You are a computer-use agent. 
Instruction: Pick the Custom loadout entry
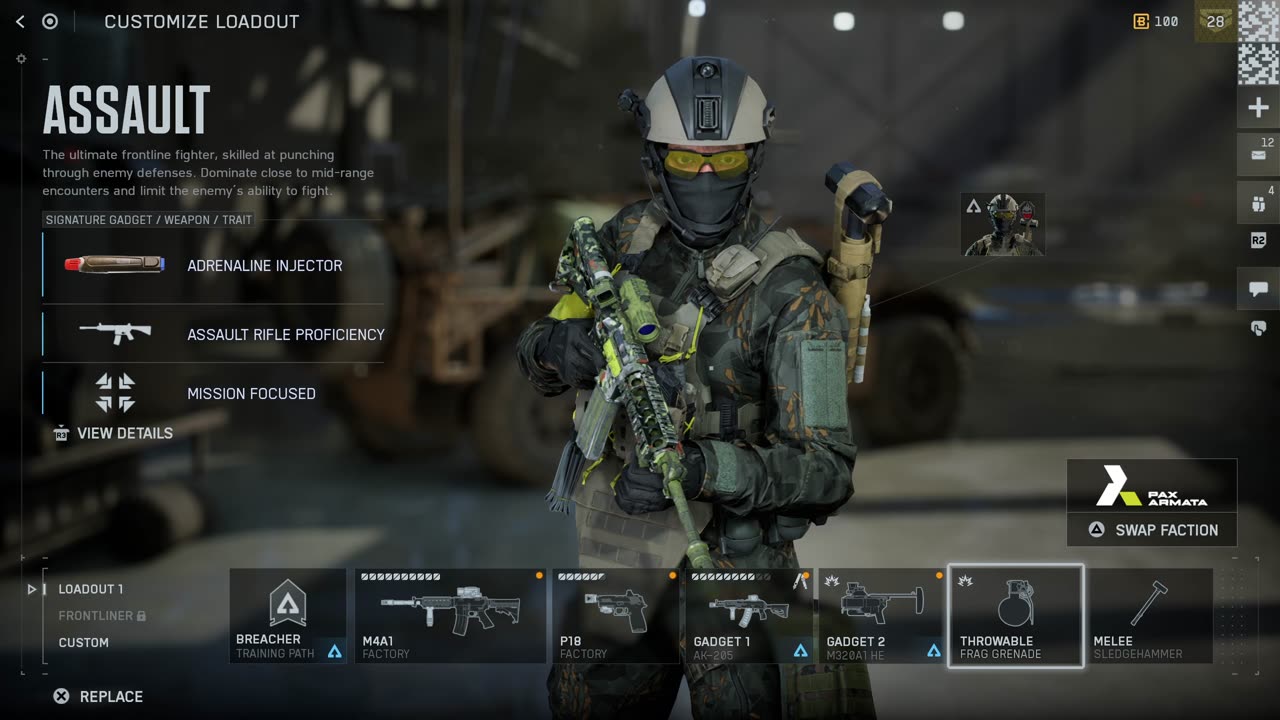click(84, 642)
